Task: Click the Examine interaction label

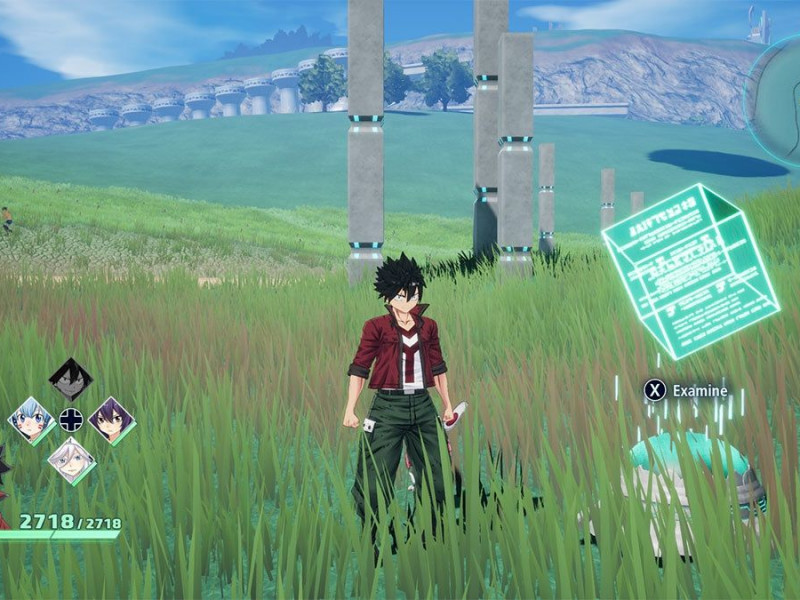Action: pos(699,390)
